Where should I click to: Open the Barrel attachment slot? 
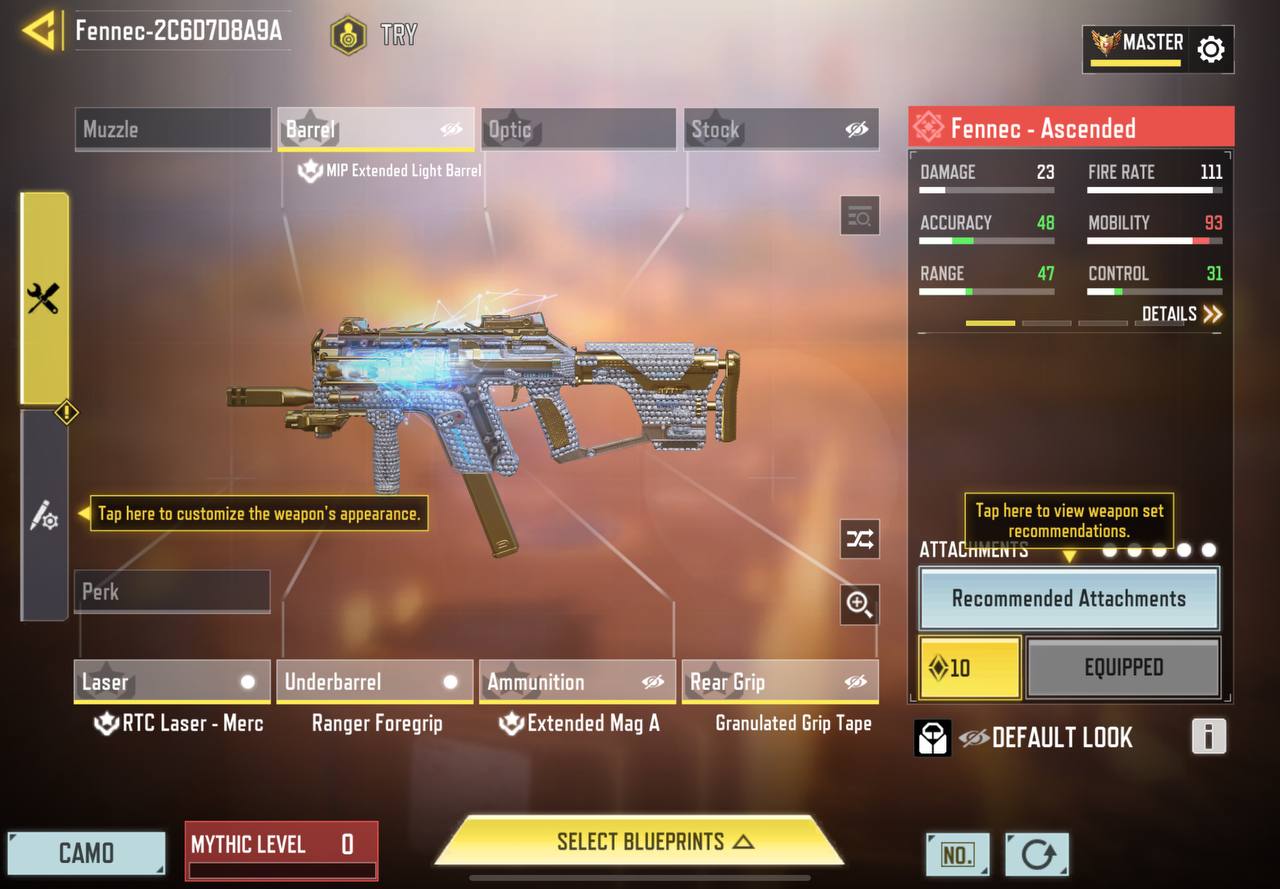(376, 129)
